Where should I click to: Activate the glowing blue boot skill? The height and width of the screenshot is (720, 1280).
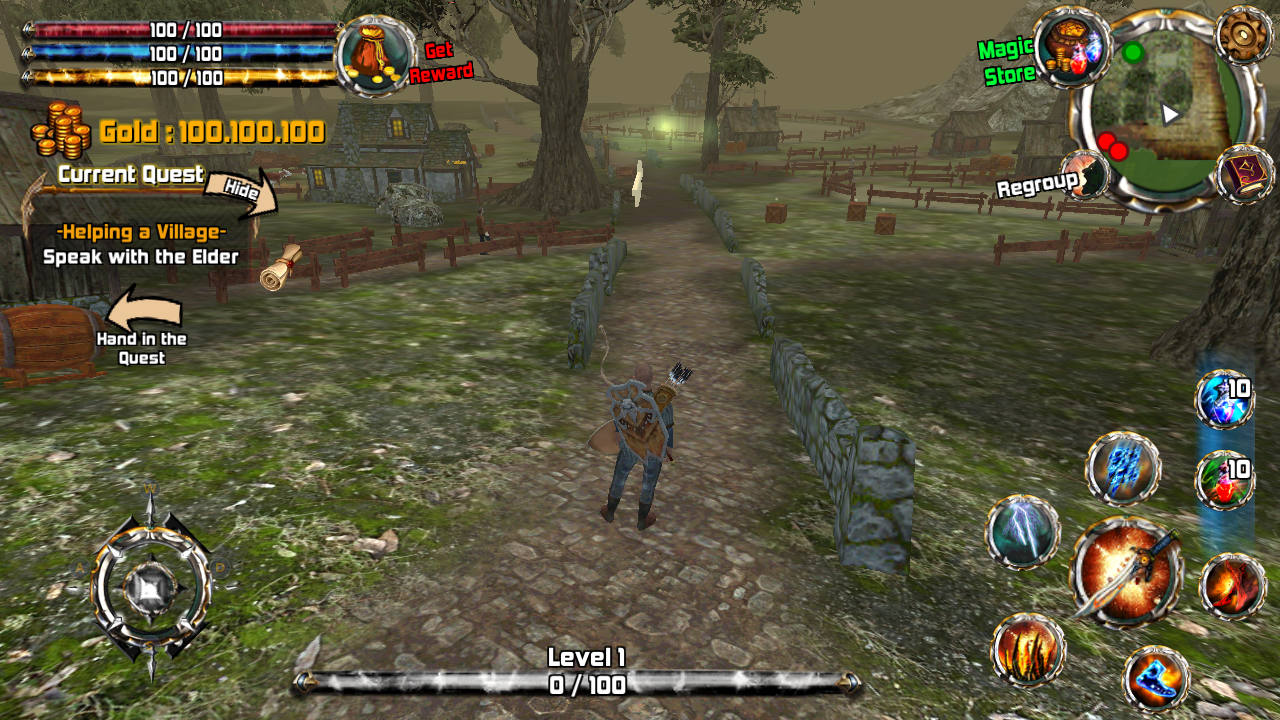[x=1156, y=678]
